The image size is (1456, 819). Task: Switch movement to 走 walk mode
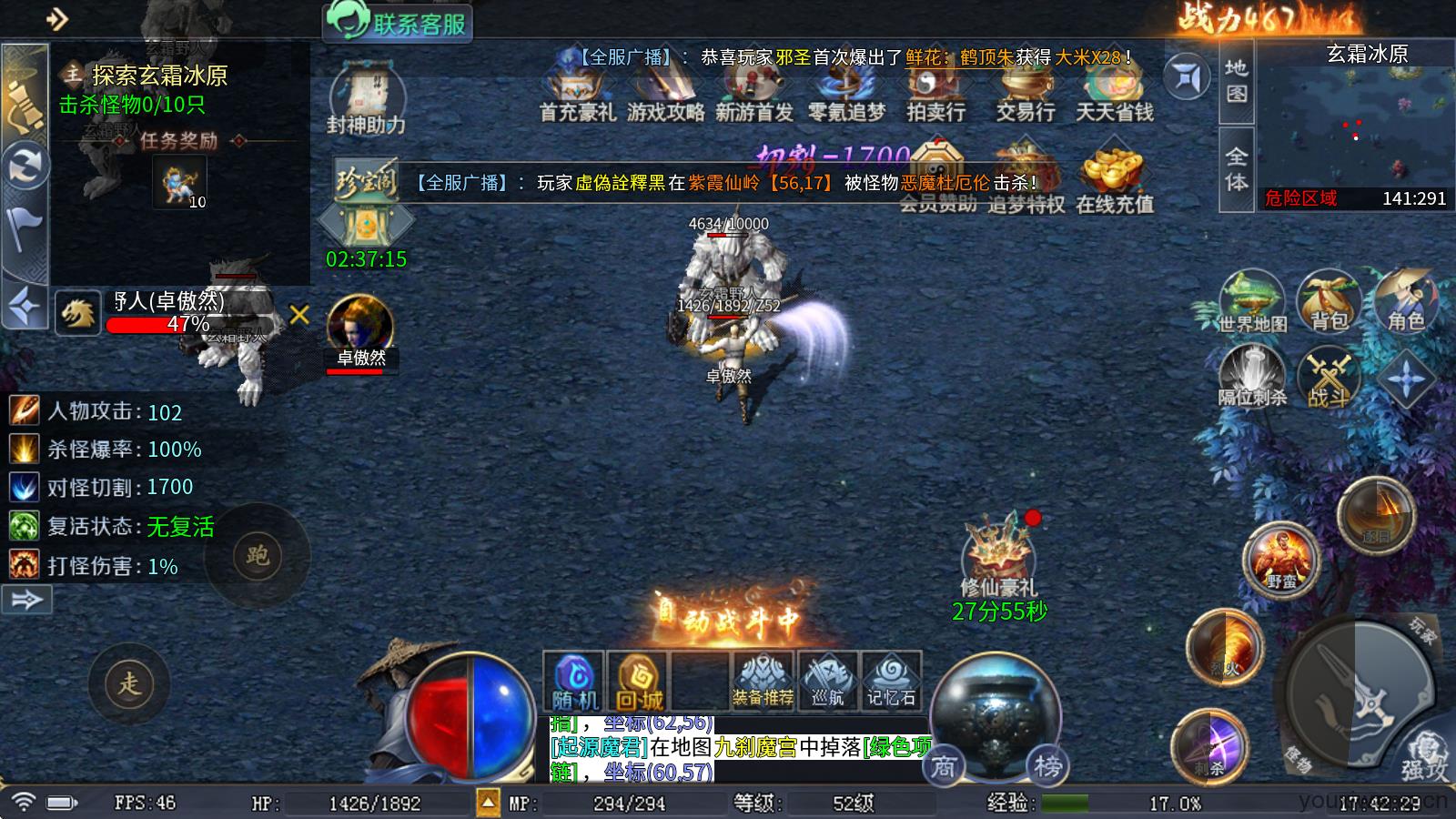pos(129,682)
